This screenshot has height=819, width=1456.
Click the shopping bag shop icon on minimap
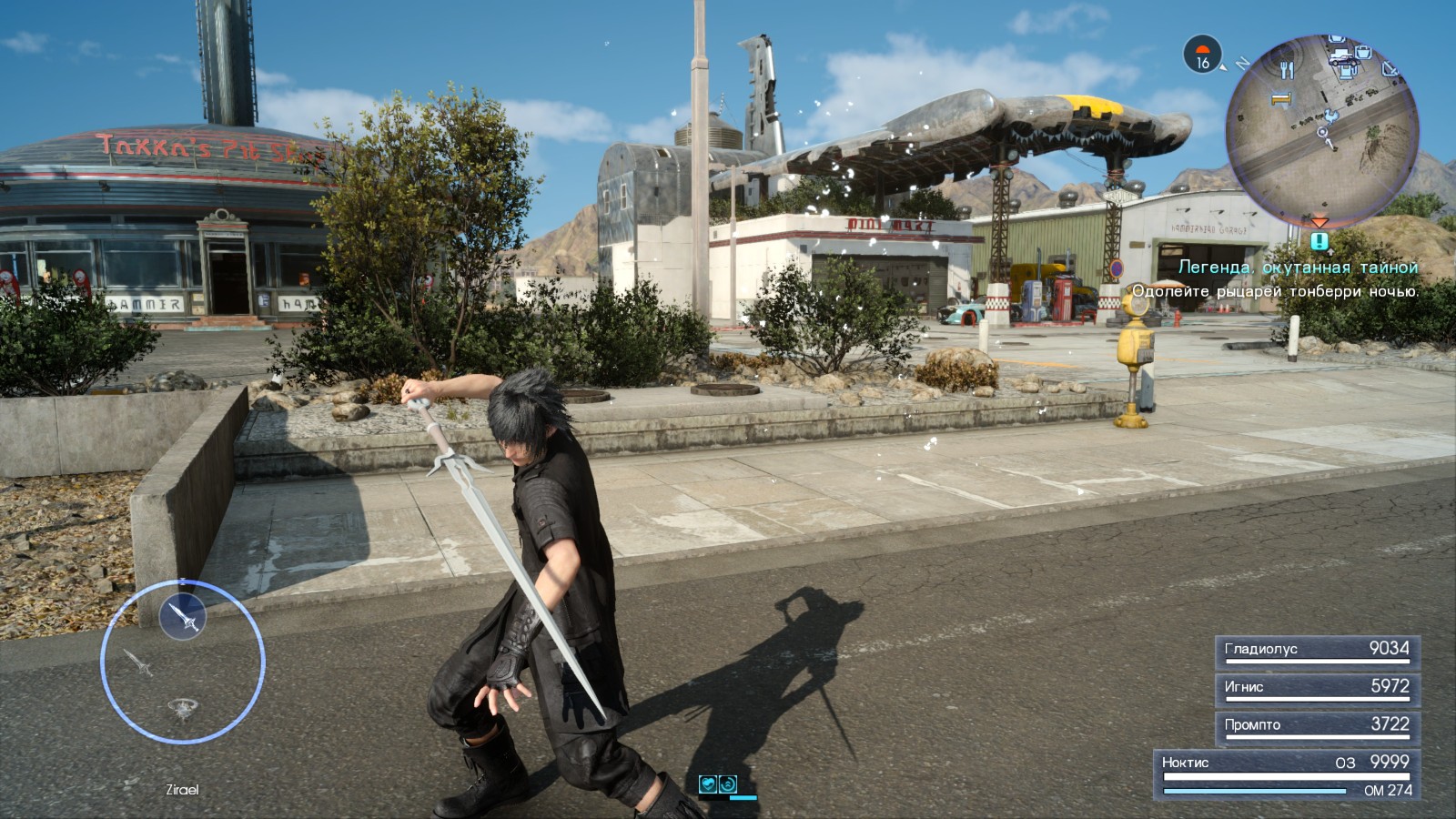[1364, 54]
